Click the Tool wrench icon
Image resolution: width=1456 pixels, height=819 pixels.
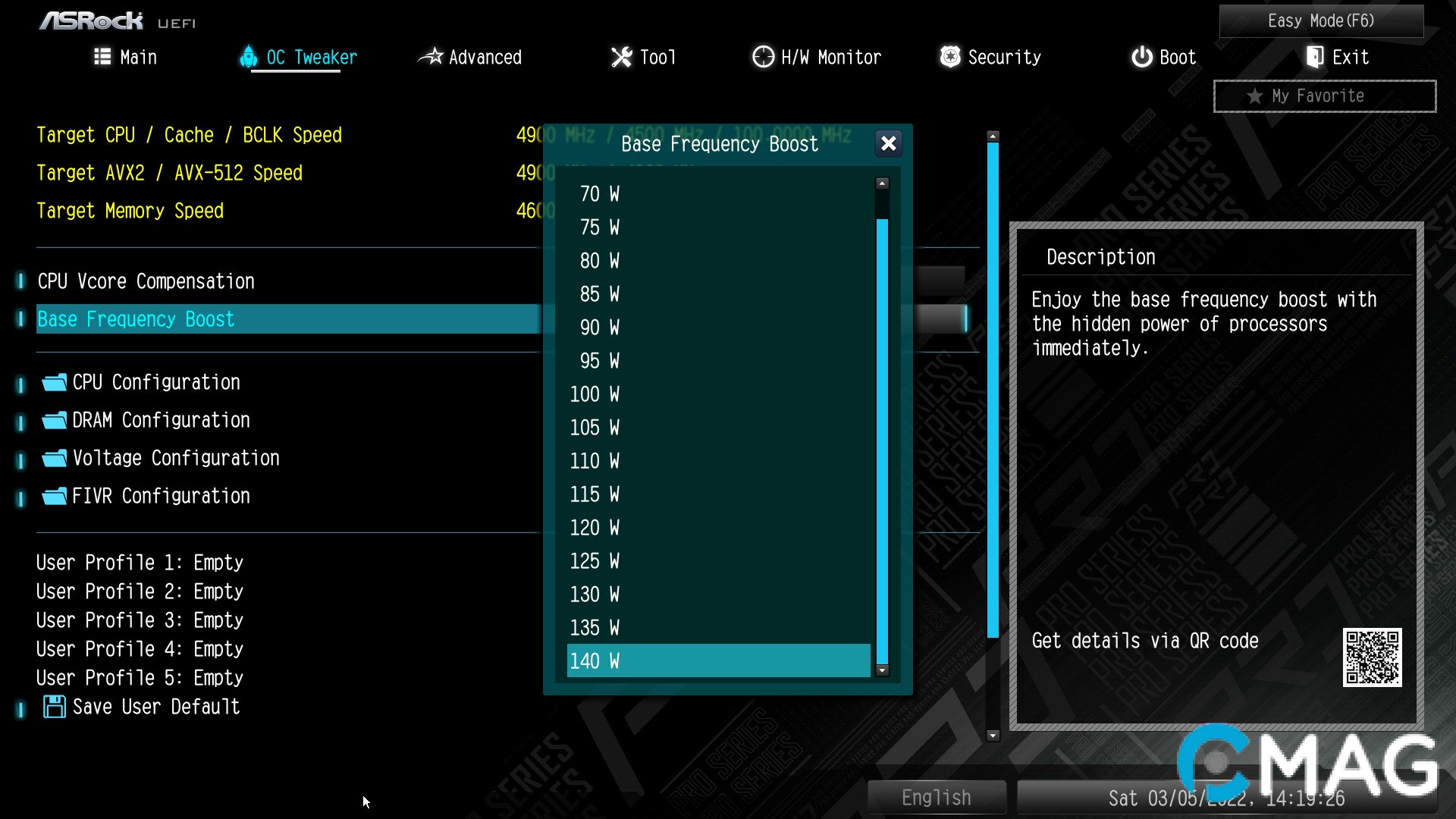(621, 56)
